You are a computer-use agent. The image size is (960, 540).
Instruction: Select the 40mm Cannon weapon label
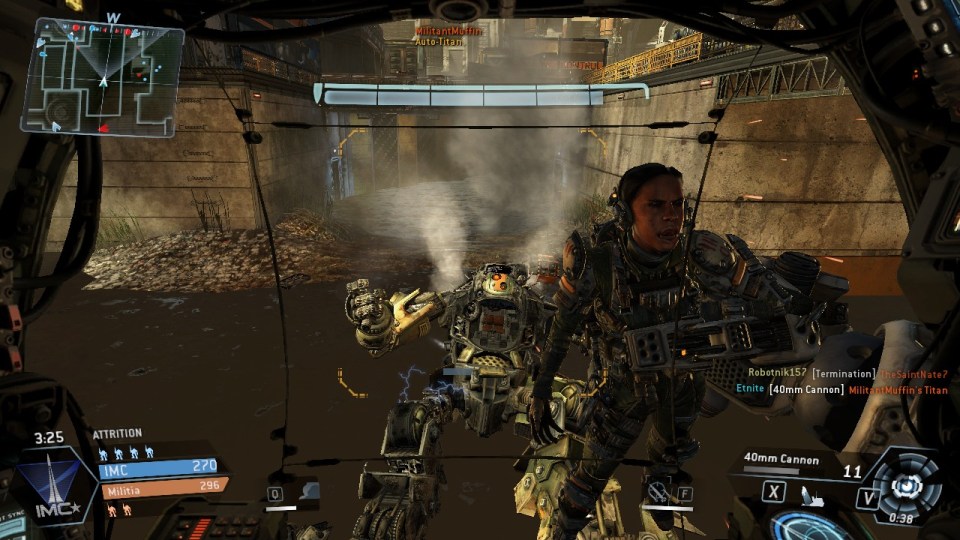(781, 460)
